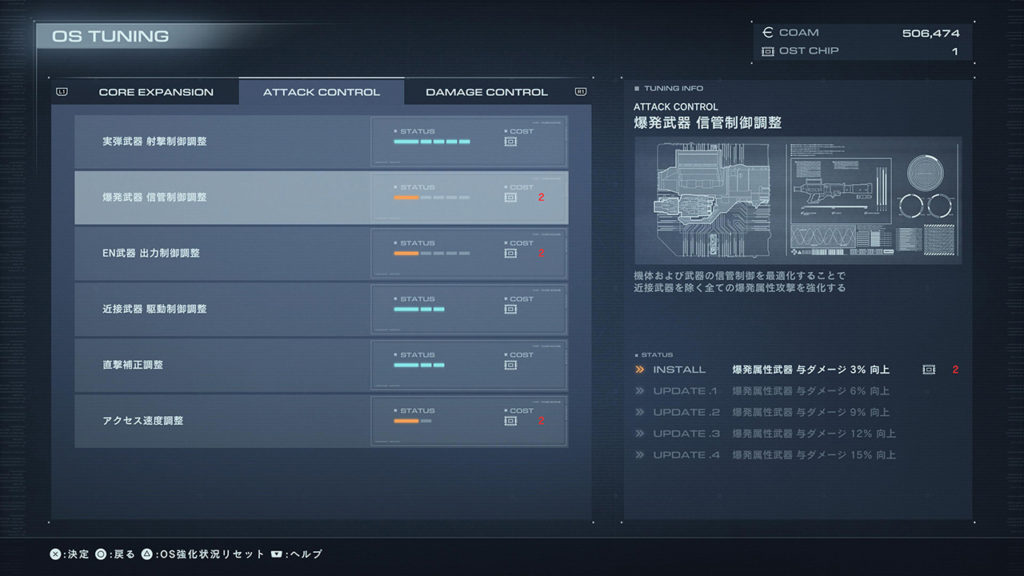This screenshot has height=576, width=1024.
Task: Pick the 近接武器 駆動制御調整 tuning row
Action: tap(321, 309)
